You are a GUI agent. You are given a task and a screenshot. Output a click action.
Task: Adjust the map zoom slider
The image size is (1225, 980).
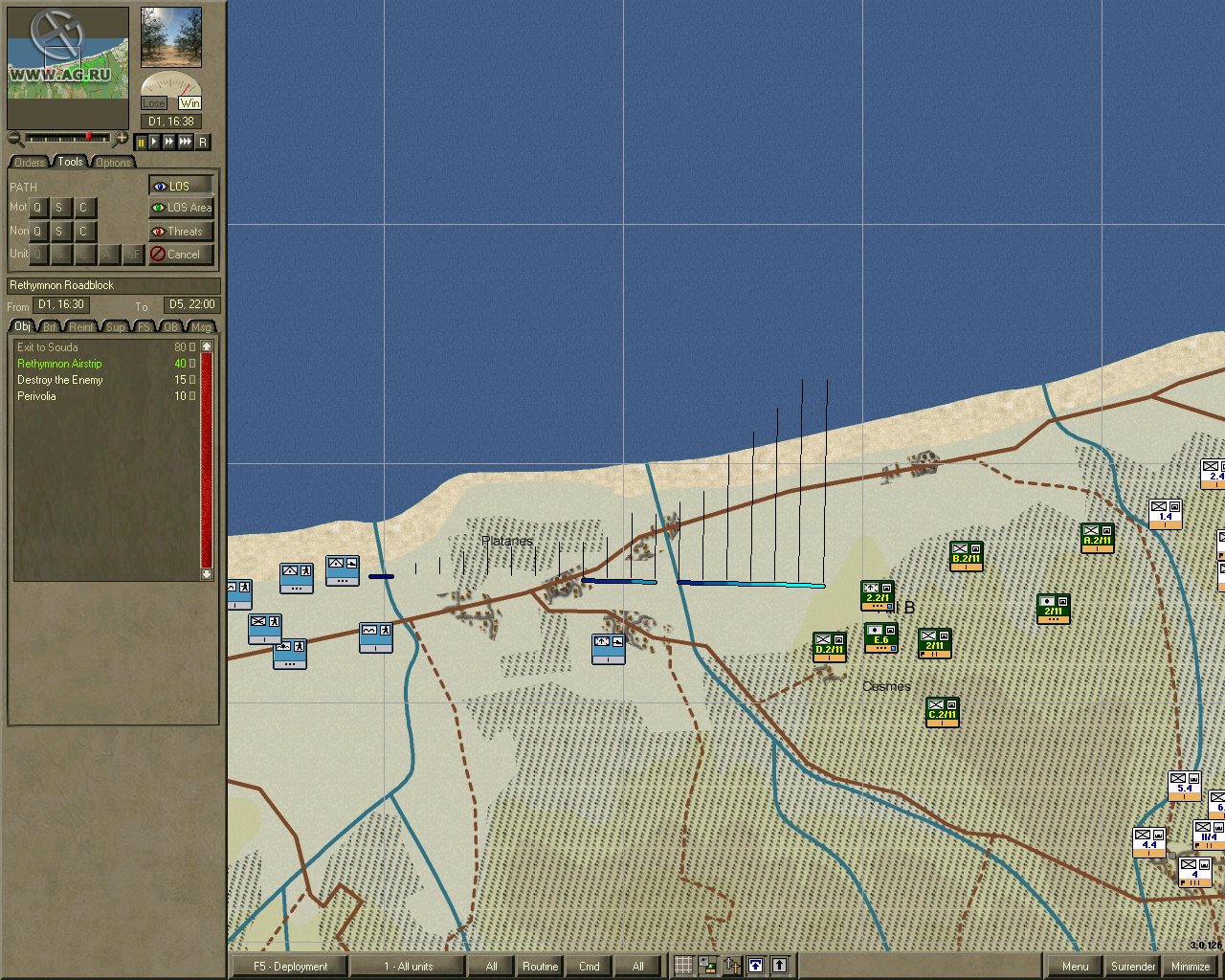point(91,135)
